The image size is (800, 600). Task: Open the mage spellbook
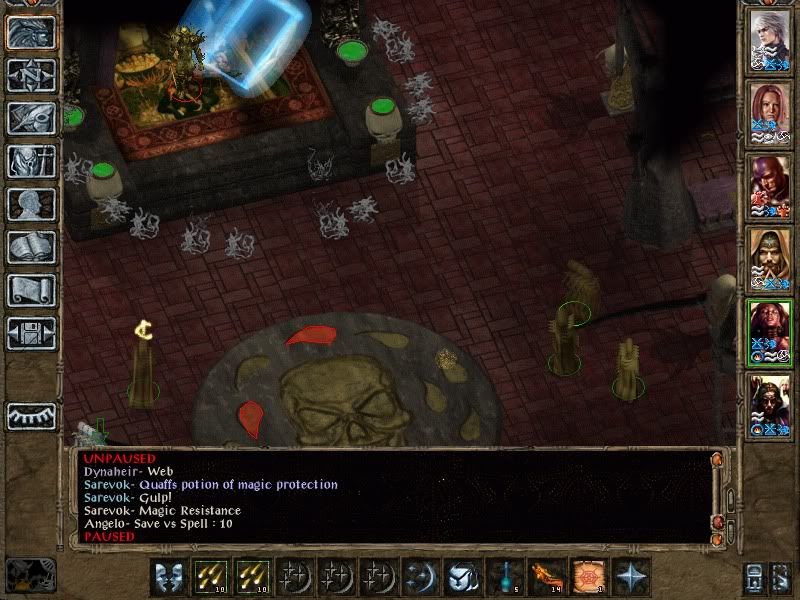tap(31, 247)
